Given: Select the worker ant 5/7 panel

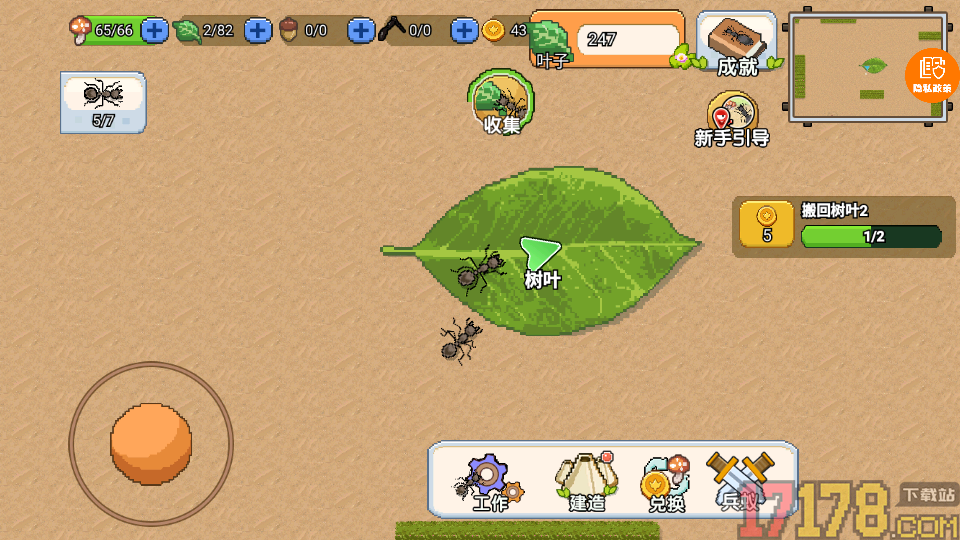Looking at the screenshot, I should tap(103, 101).
